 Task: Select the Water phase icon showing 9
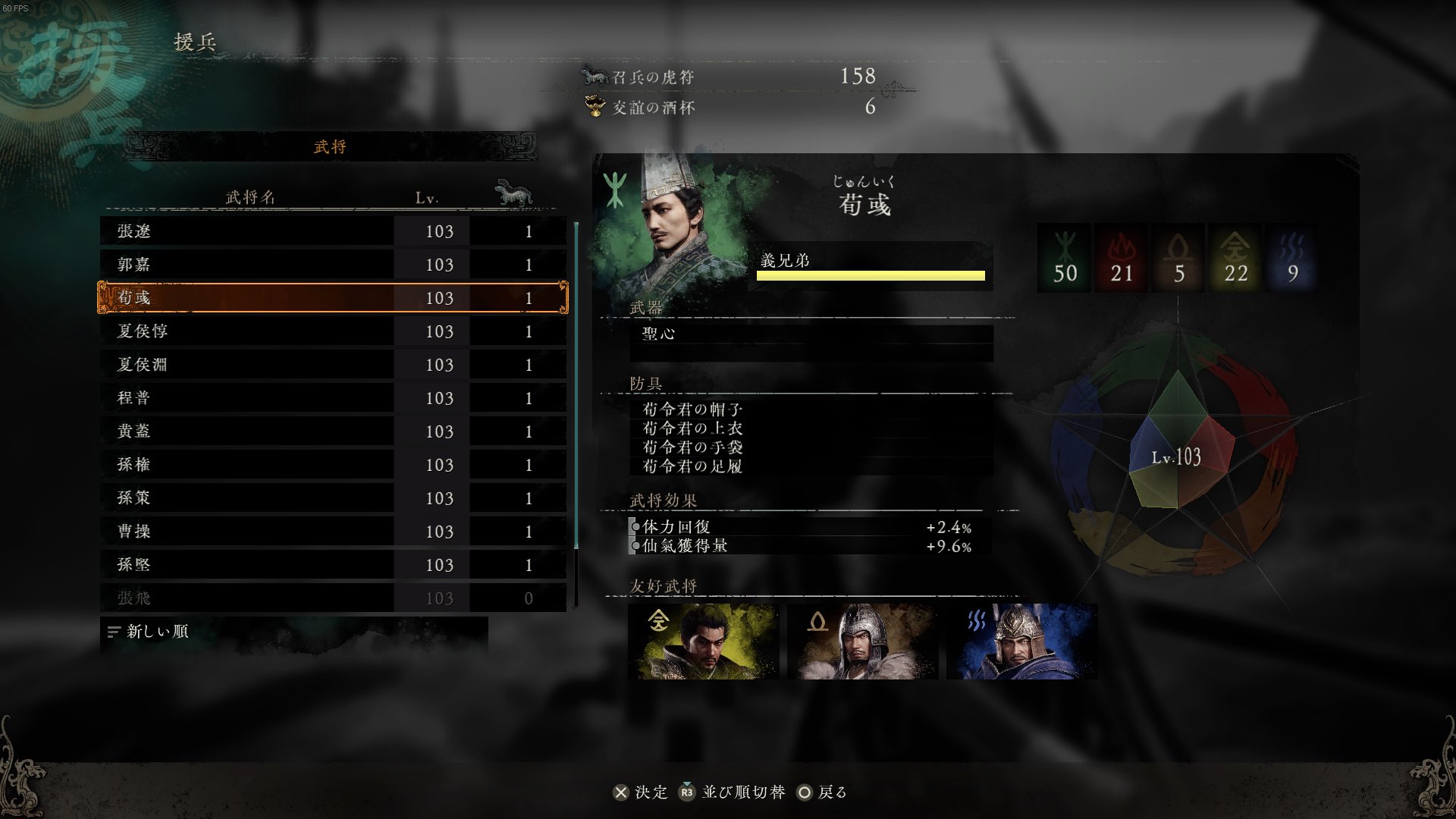pyautogui.click(x=1292, y=258)
